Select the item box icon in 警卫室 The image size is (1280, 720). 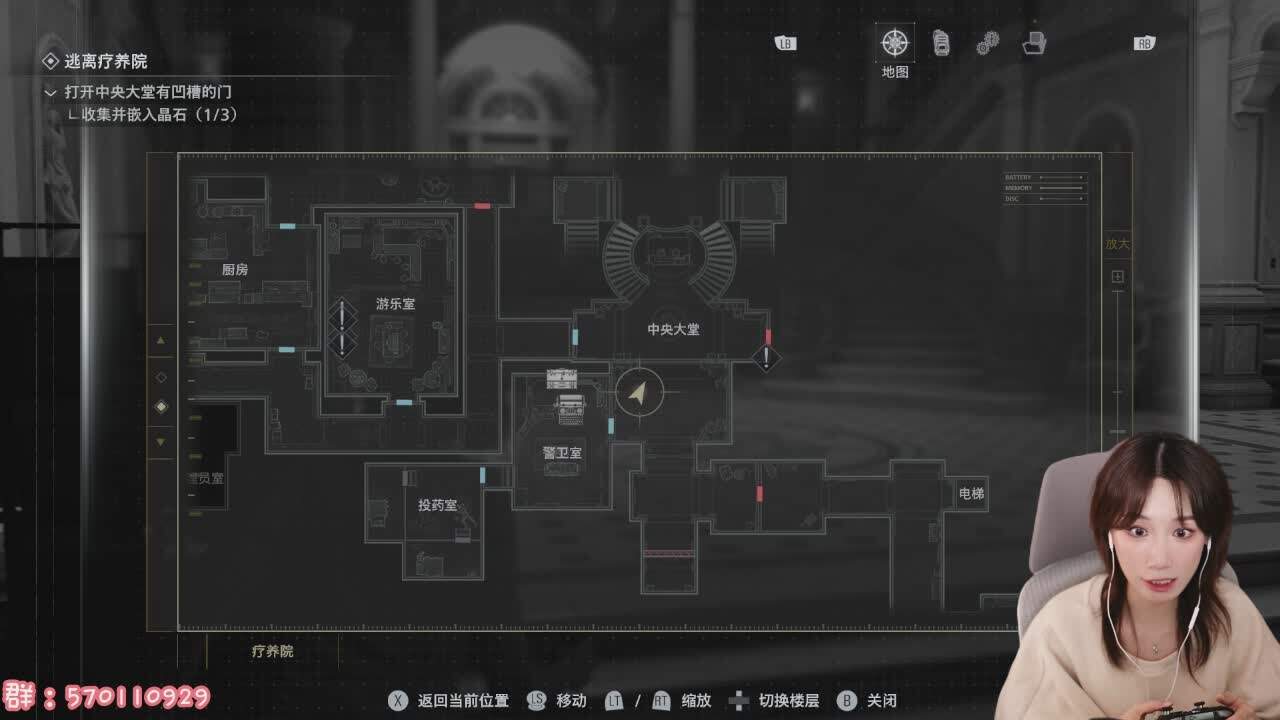click(x=561, y=377)
